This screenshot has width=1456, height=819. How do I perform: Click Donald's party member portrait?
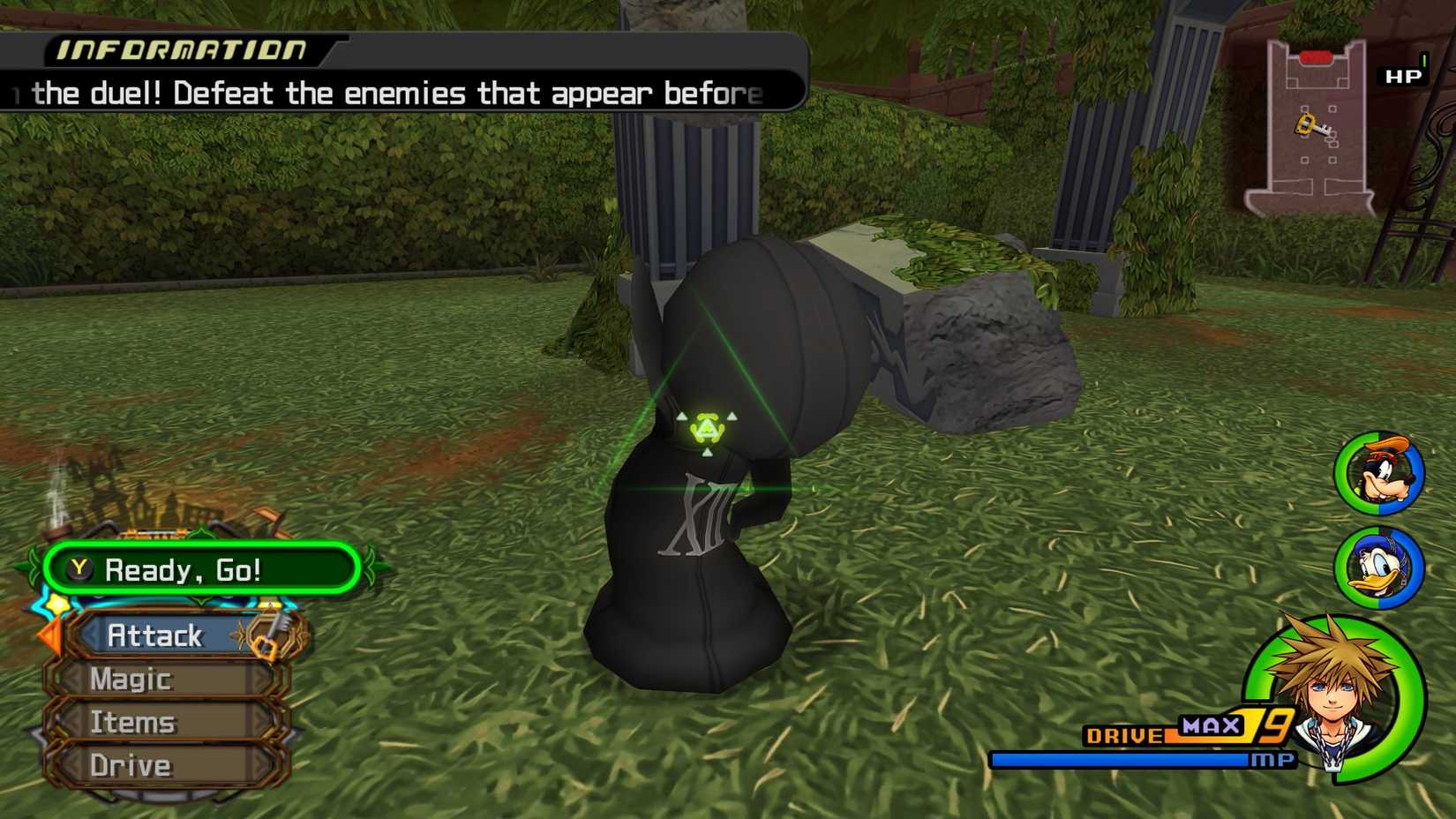(1380, 569)
